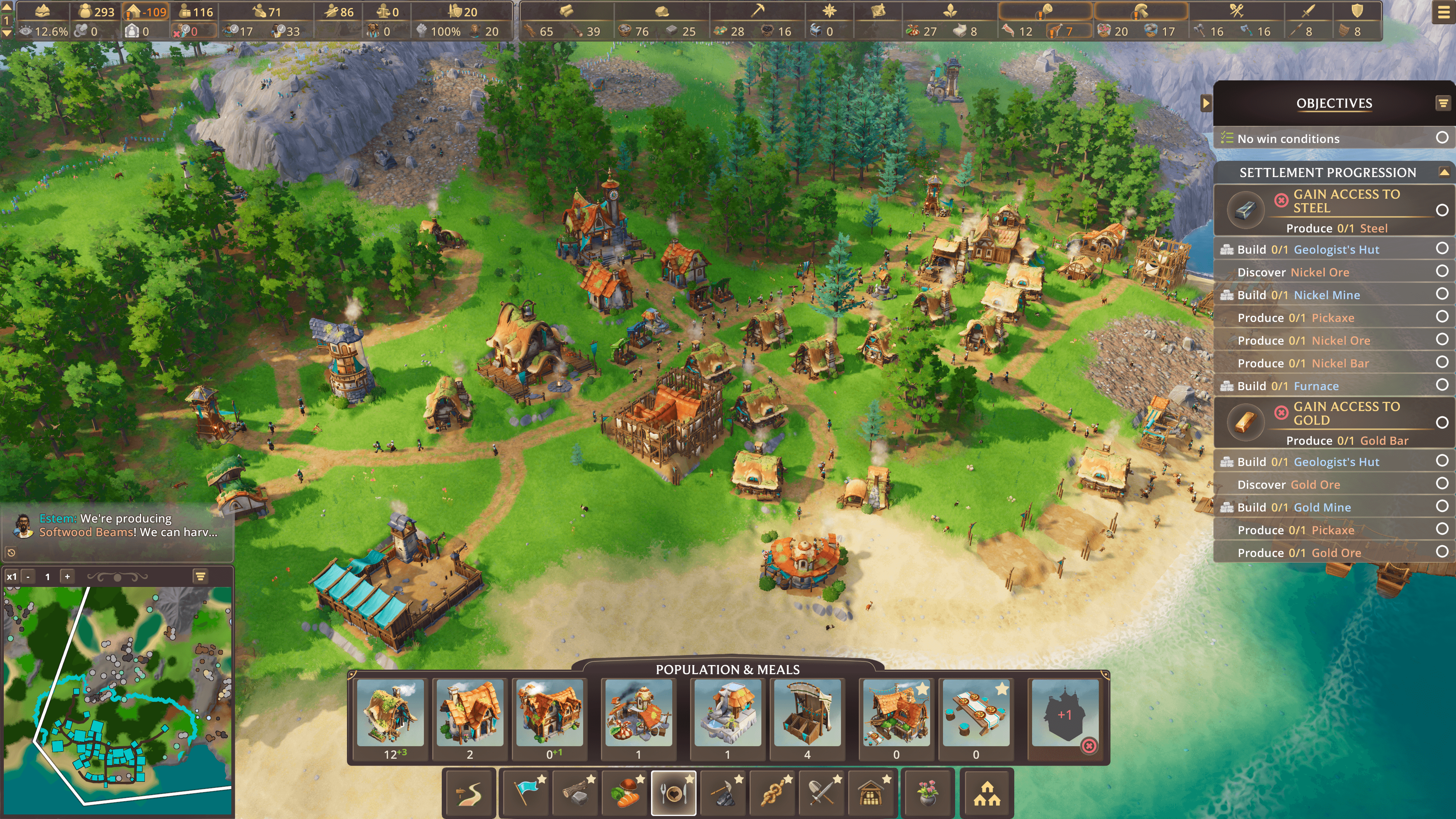Increase game speed with the plus button
The height and width of the screenshot is (819, 1456).
click(x=67, y=576)
